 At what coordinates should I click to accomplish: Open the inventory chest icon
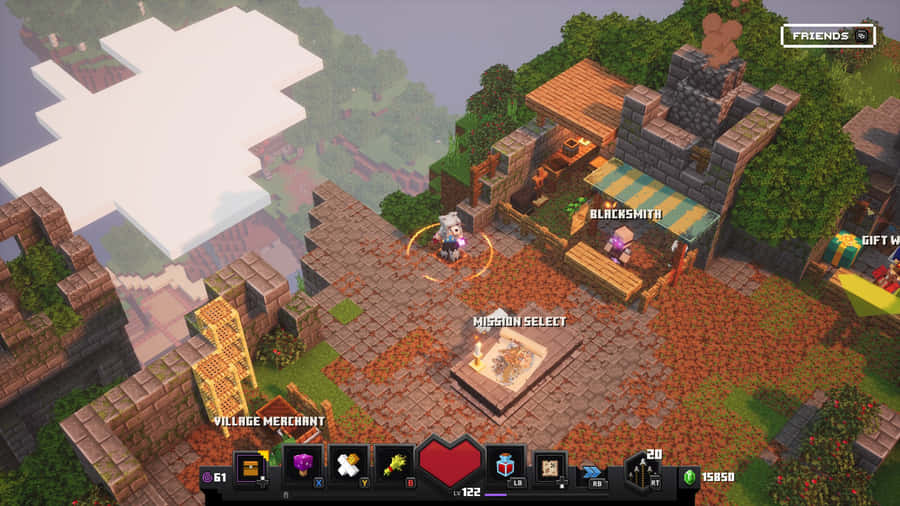click(251, 466)
